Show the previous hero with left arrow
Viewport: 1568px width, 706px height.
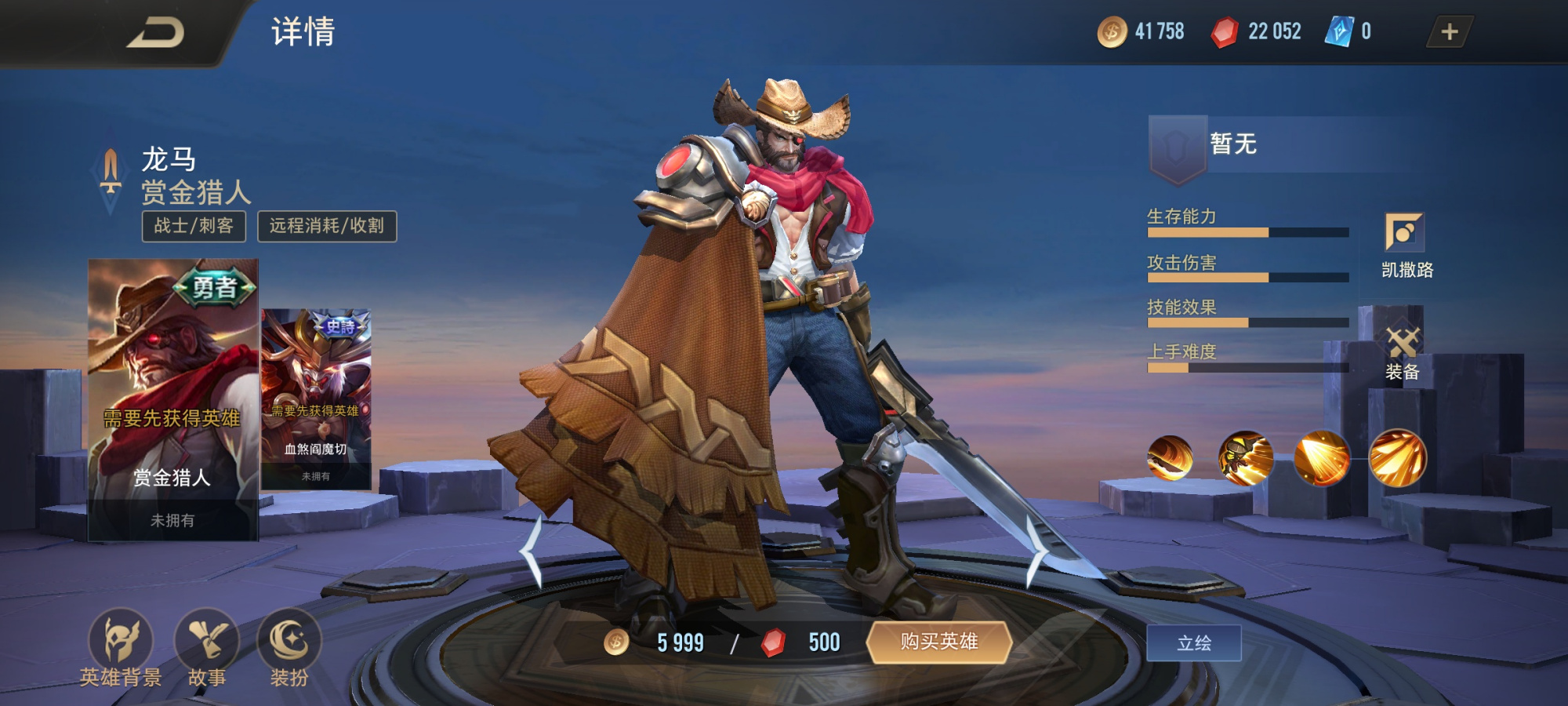[x=533, y=551]
